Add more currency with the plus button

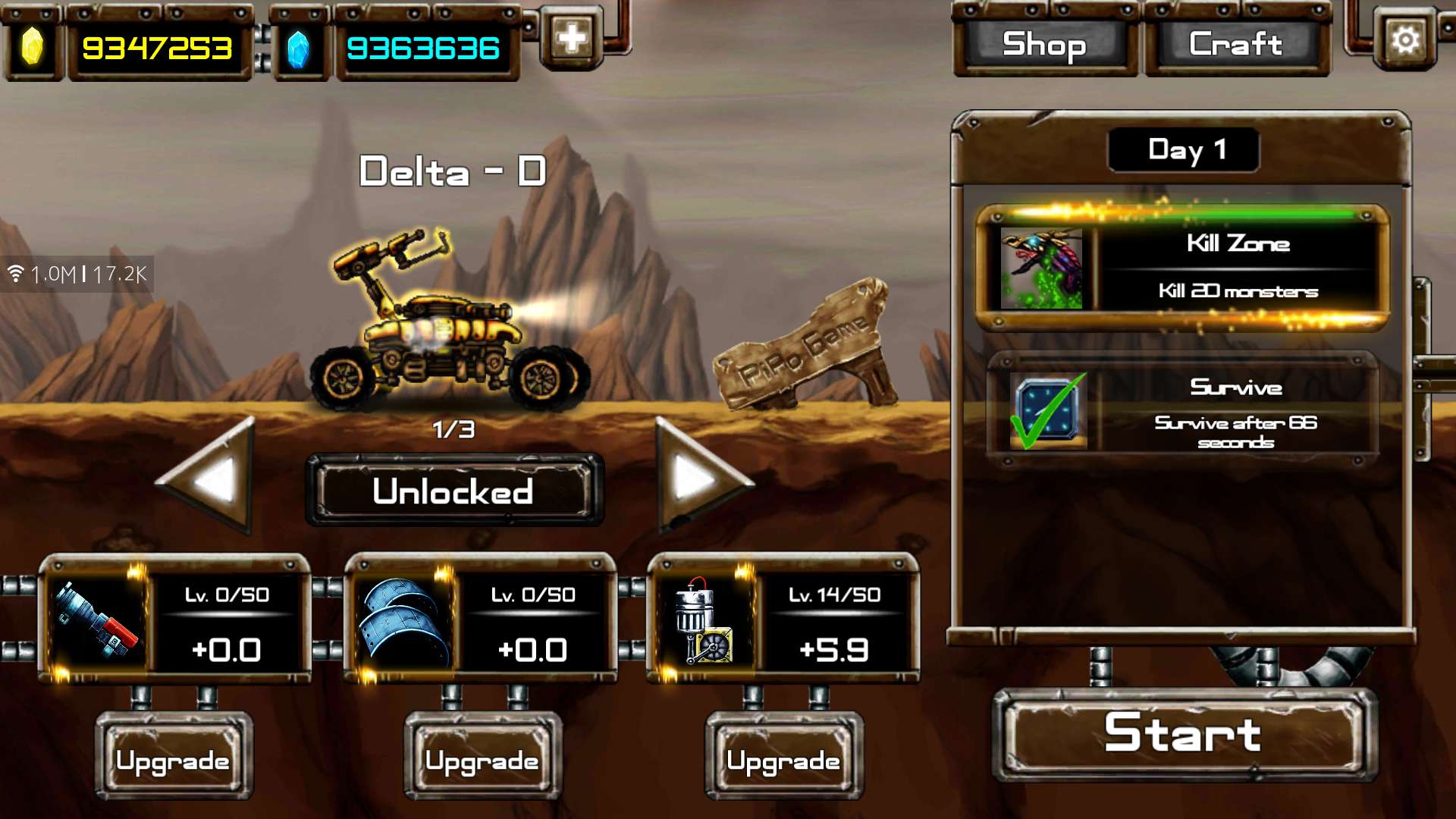coord(571,38)
